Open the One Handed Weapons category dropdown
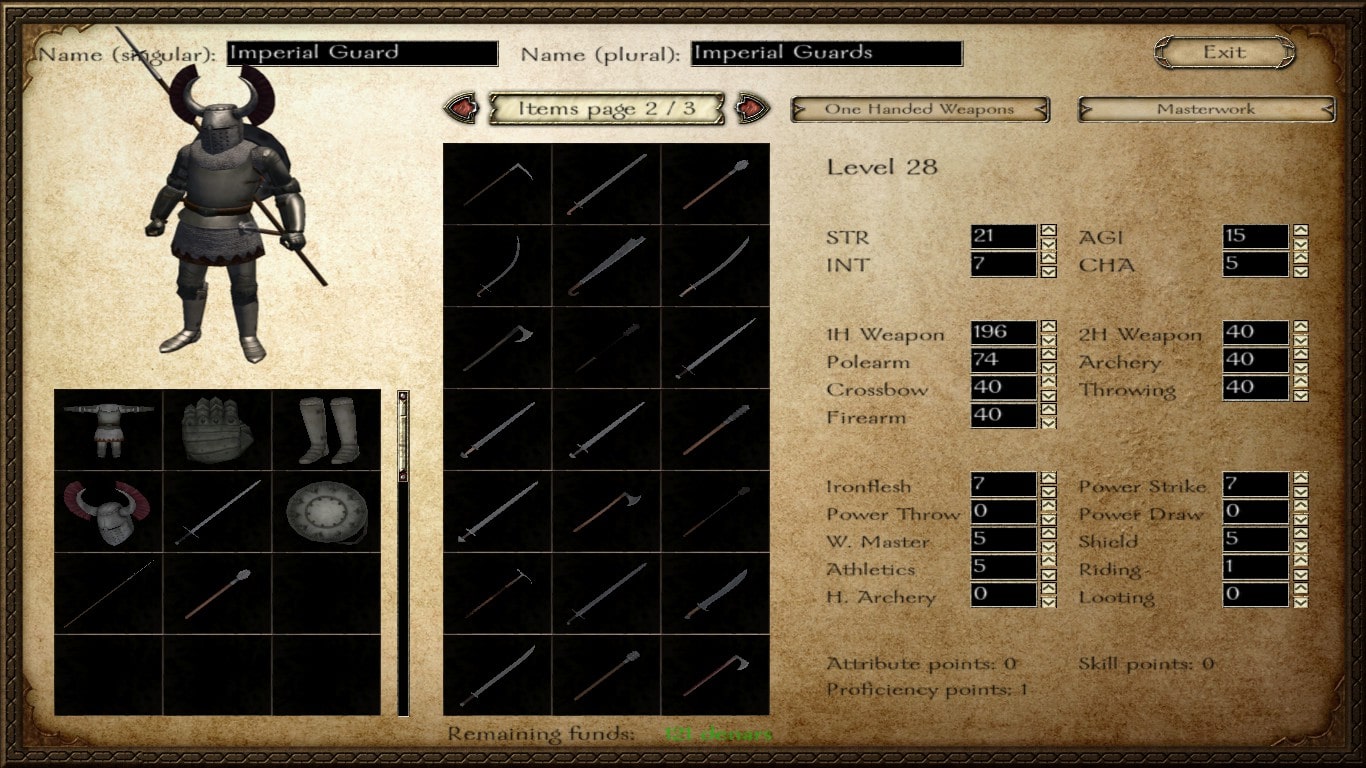Screen dimensions: 1366x768 pyautogui.click(x=919, y=109)
